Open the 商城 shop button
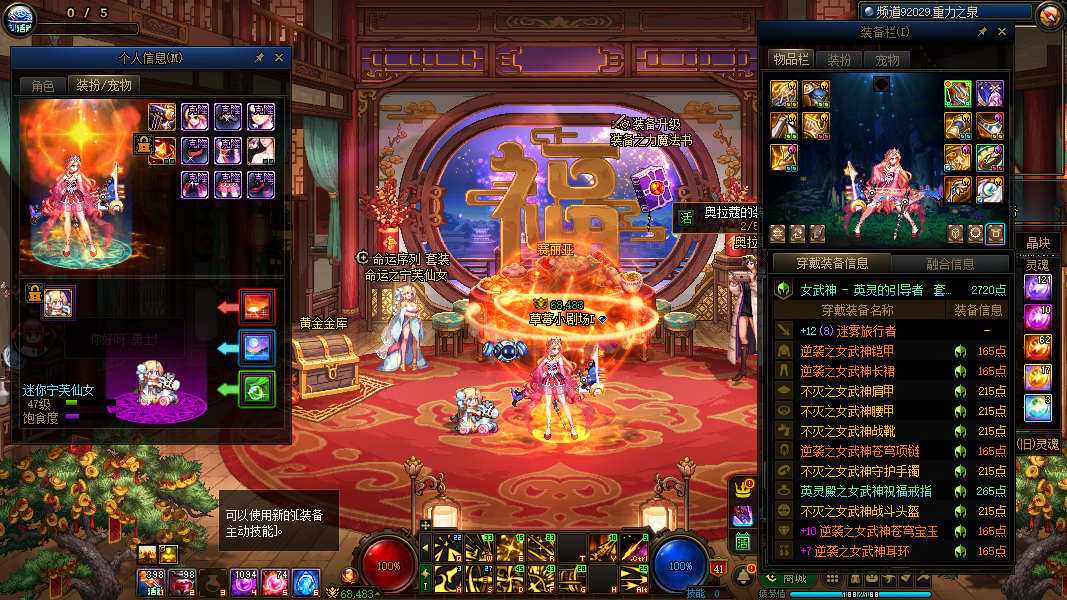 pos(788,578)
